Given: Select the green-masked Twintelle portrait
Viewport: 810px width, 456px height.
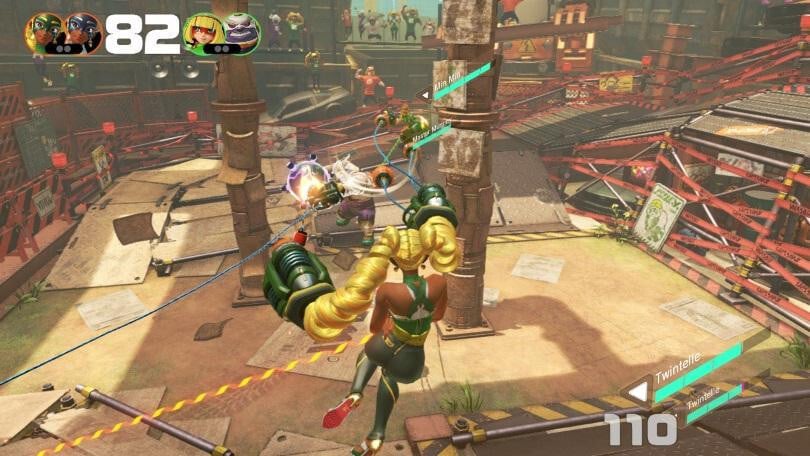Looking at the screenshot, I should tap(44, 33).
